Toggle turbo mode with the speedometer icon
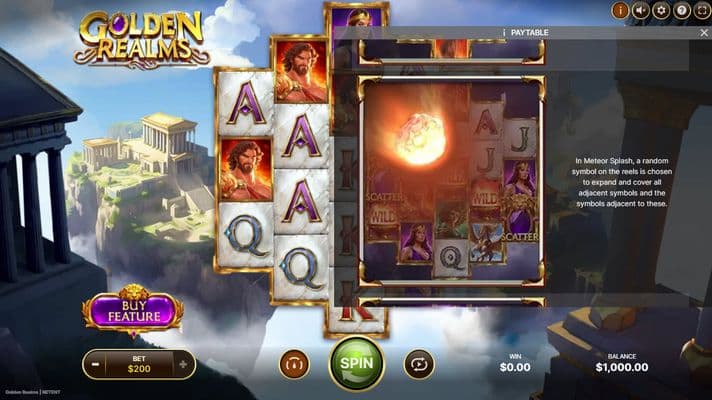This screenshot has width=712, height=400. point(294,364)
